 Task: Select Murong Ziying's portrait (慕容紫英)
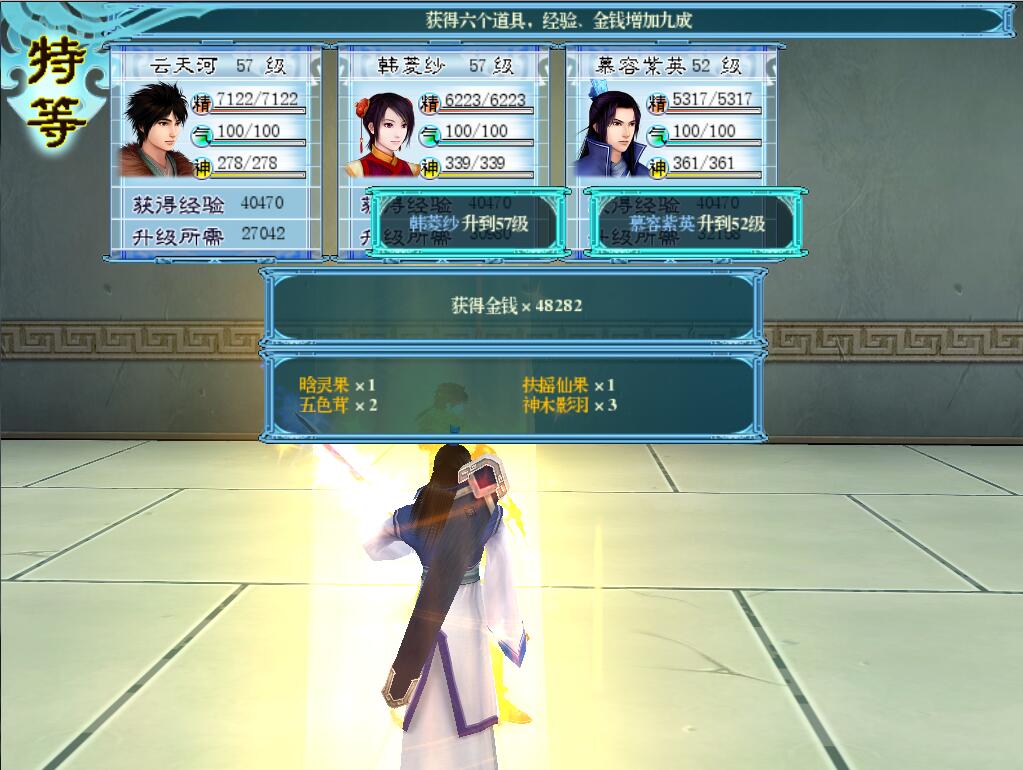click(608, 131)
